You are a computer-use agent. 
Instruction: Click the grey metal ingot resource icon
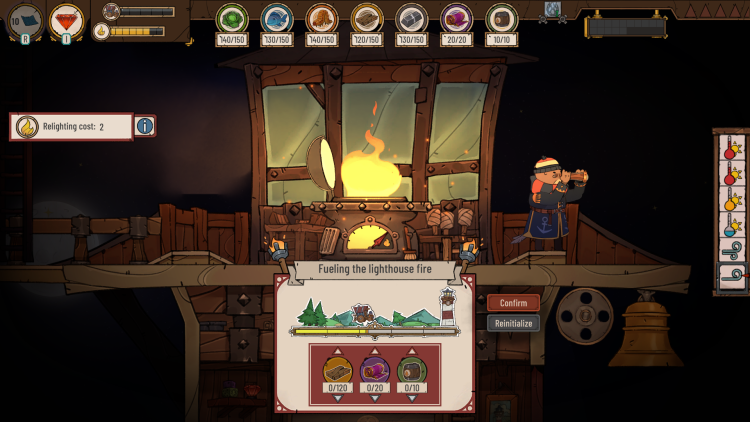(412, 19)
